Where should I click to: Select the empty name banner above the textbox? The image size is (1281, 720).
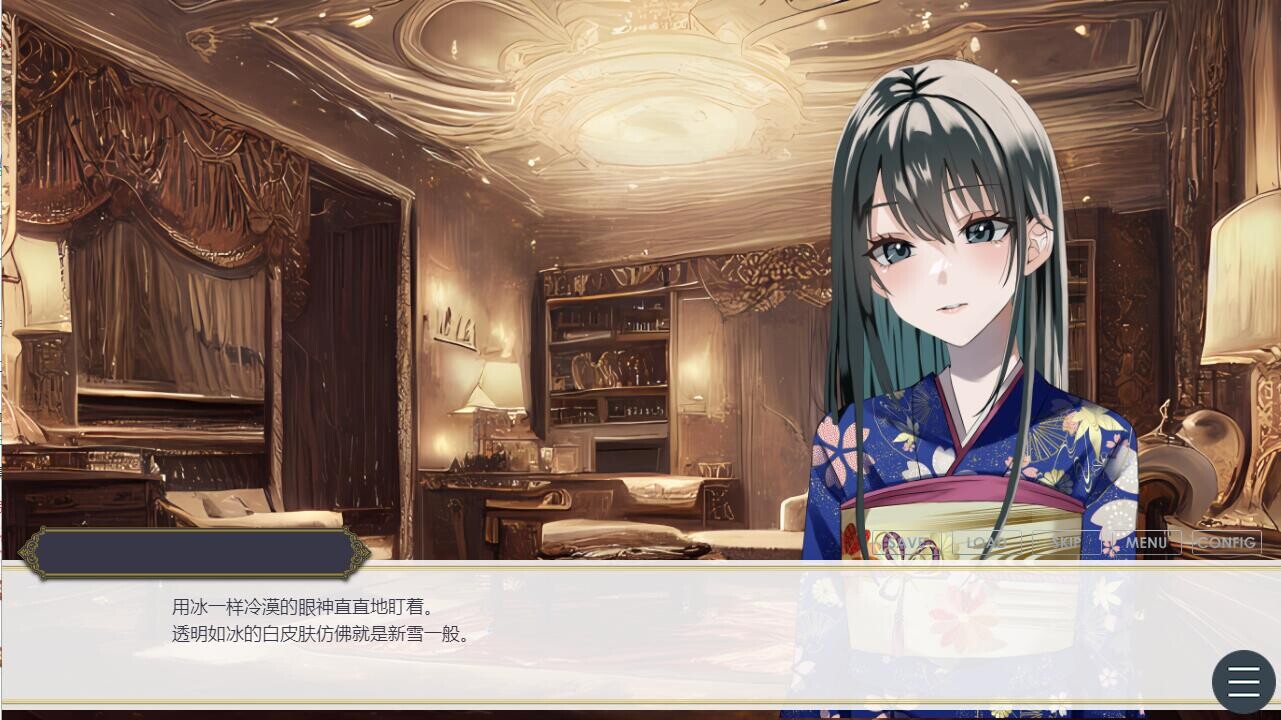[195, 552]
